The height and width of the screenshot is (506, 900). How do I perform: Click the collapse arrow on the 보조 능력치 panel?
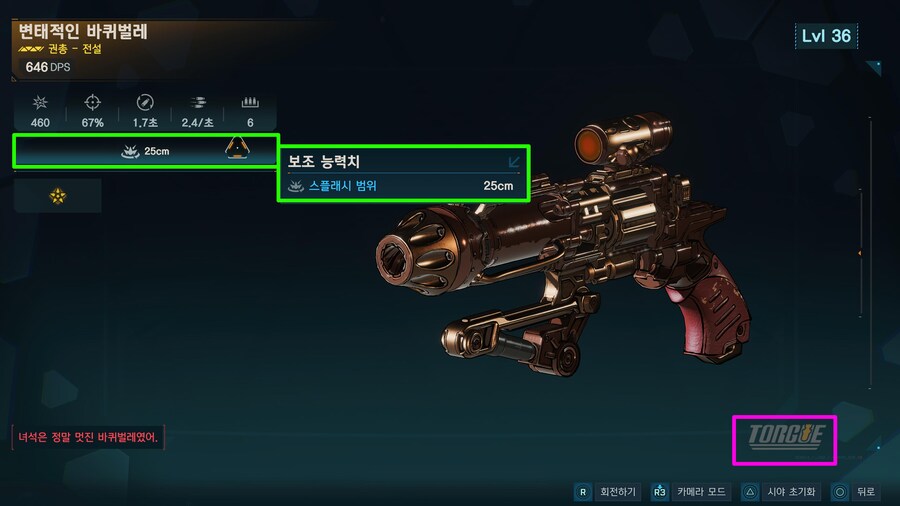coord(514,161)
